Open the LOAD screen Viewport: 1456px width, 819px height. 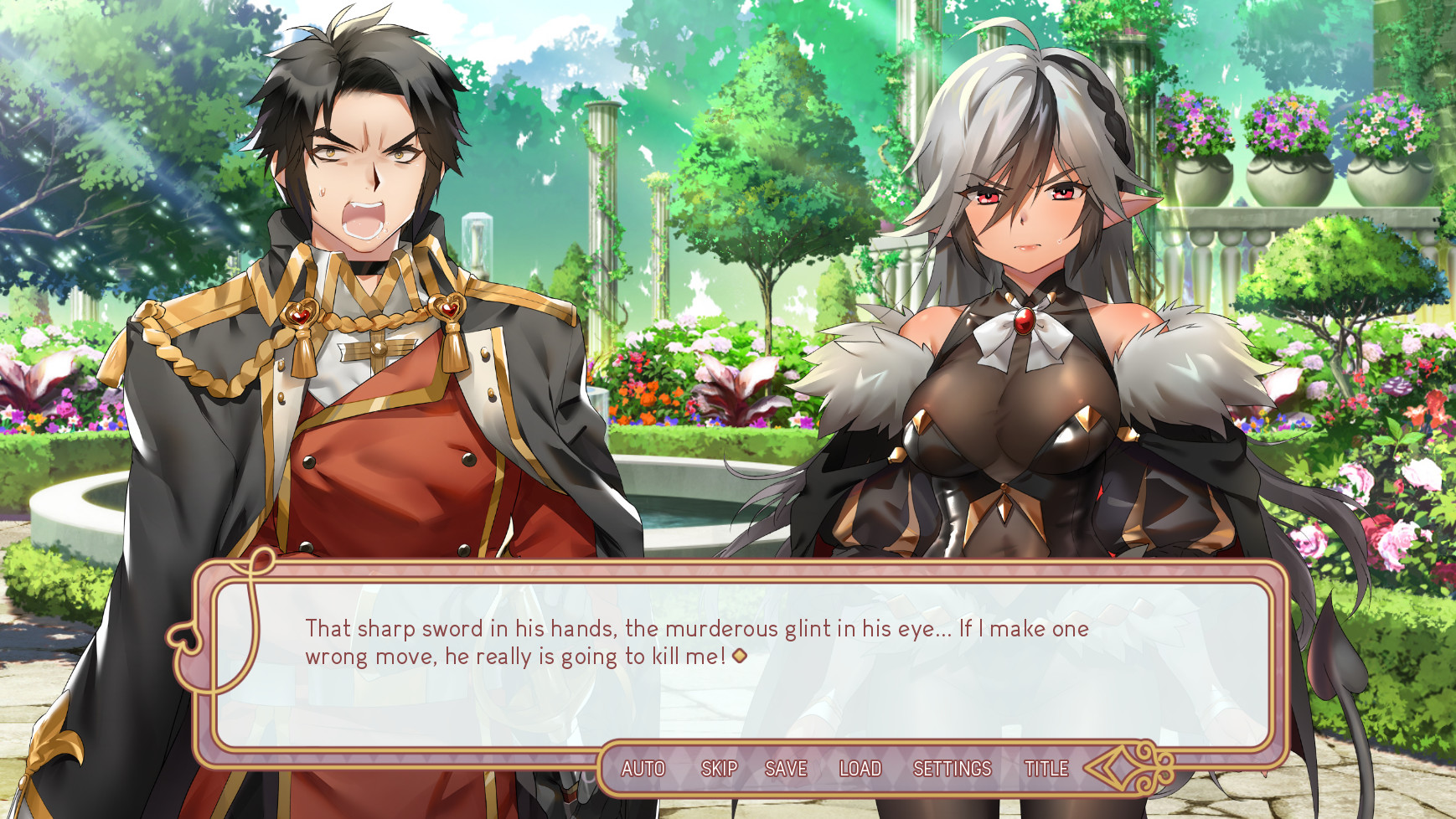click(860, 768)
